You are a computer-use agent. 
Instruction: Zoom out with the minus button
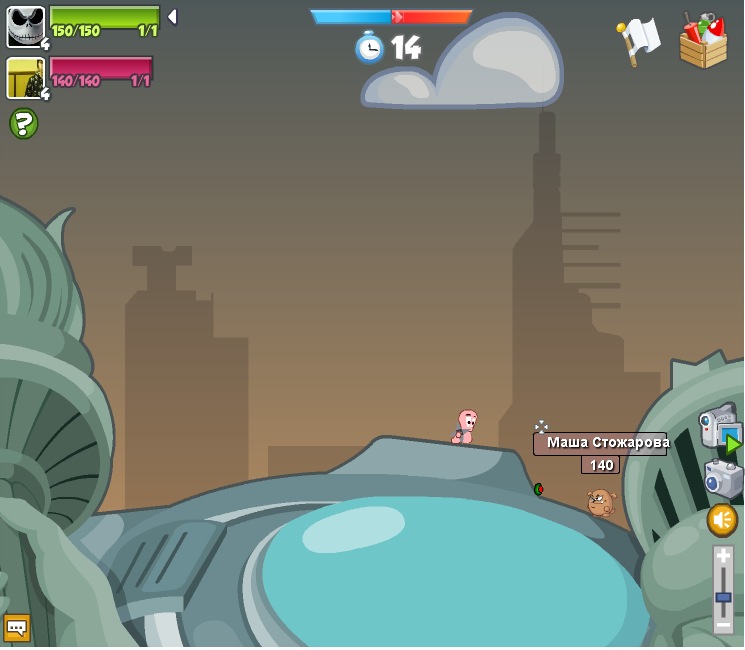point(723,624)
